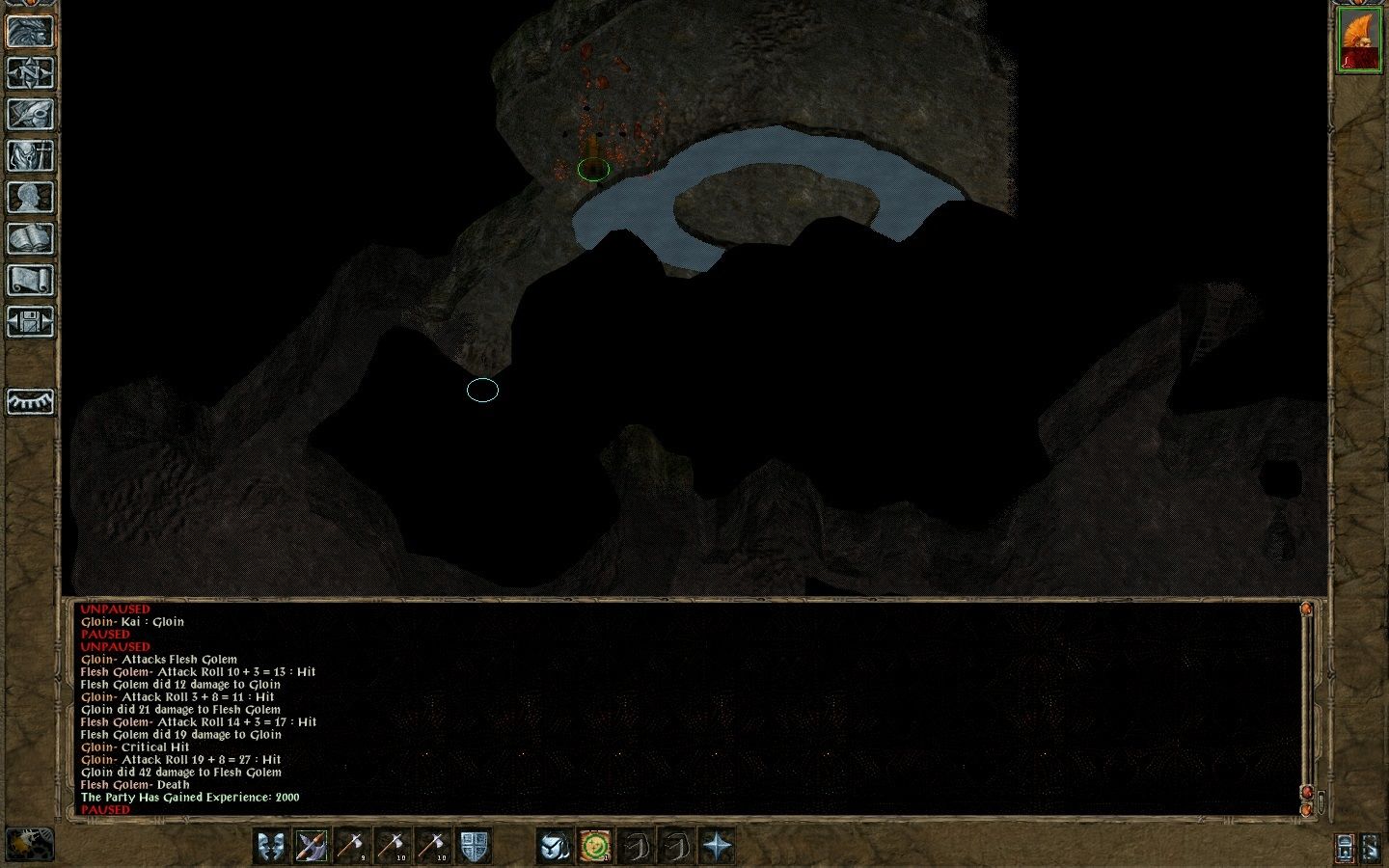Open the inventory screen from the sidebar
Image resolution: width=1389 pixels, height=868 pixels.
tap(30, 155)
